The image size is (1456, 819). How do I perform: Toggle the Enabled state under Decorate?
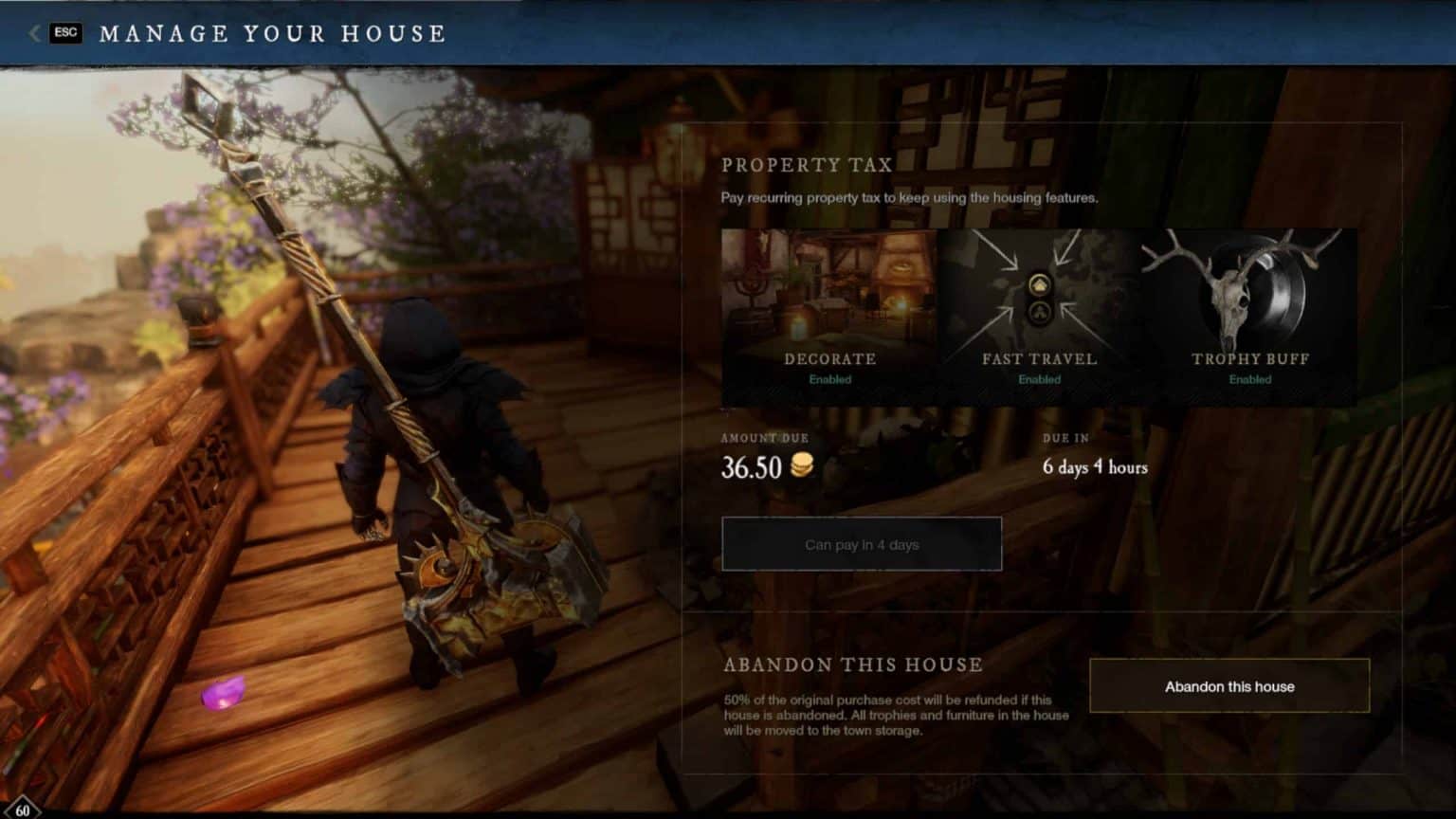click(831, 378)
